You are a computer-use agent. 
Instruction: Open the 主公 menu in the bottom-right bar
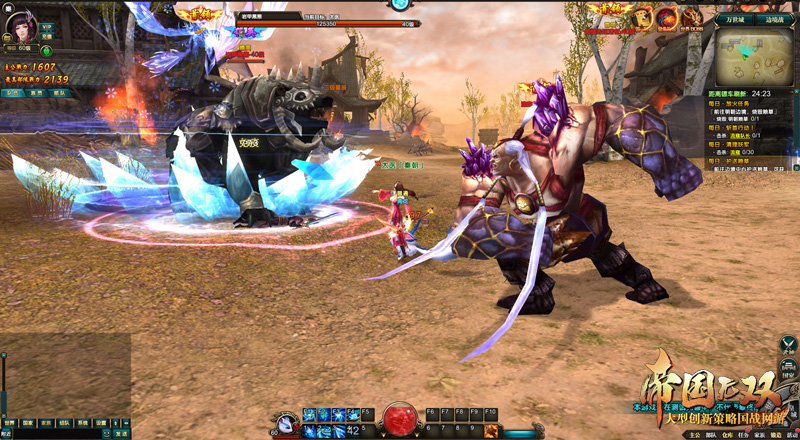[x=696, y=435]
